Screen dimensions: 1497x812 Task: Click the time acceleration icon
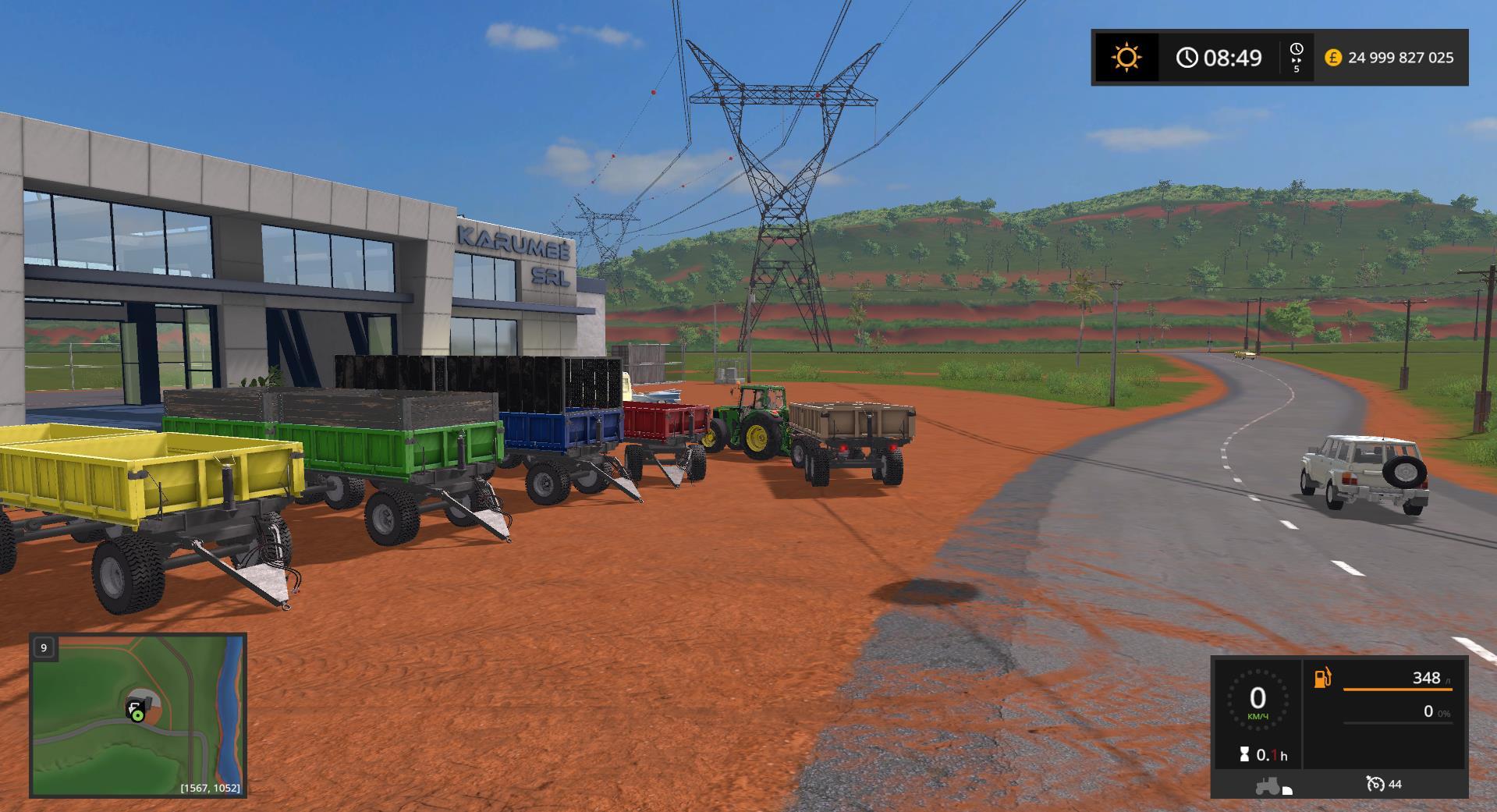coord(1296,58)
